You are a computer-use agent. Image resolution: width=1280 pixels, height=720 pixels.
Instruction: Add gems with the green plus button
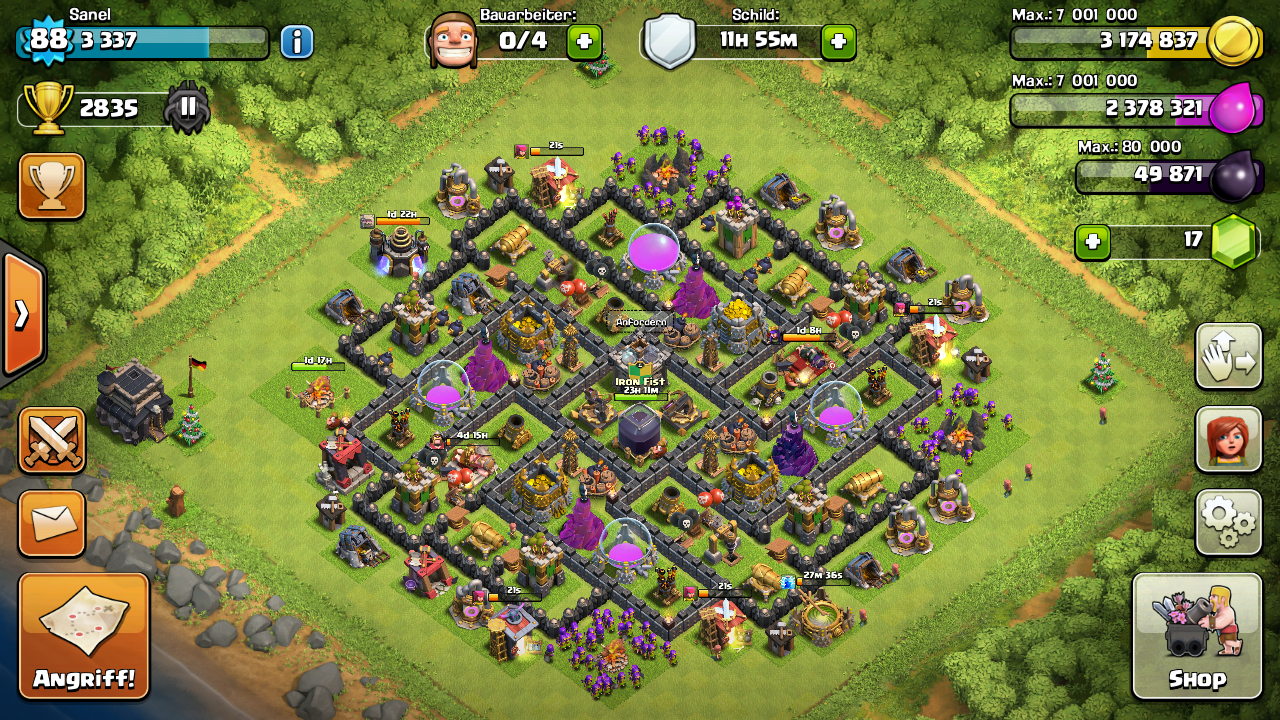pos(1093,242)
